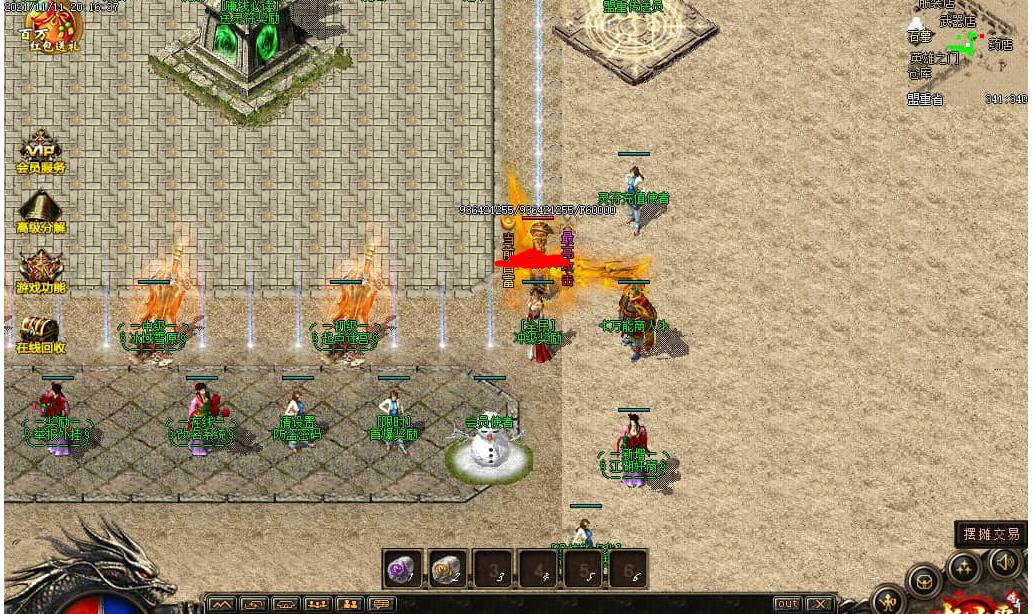
Task: Use the golden scroll in hotbar slot 2
Action: point(449,568)
